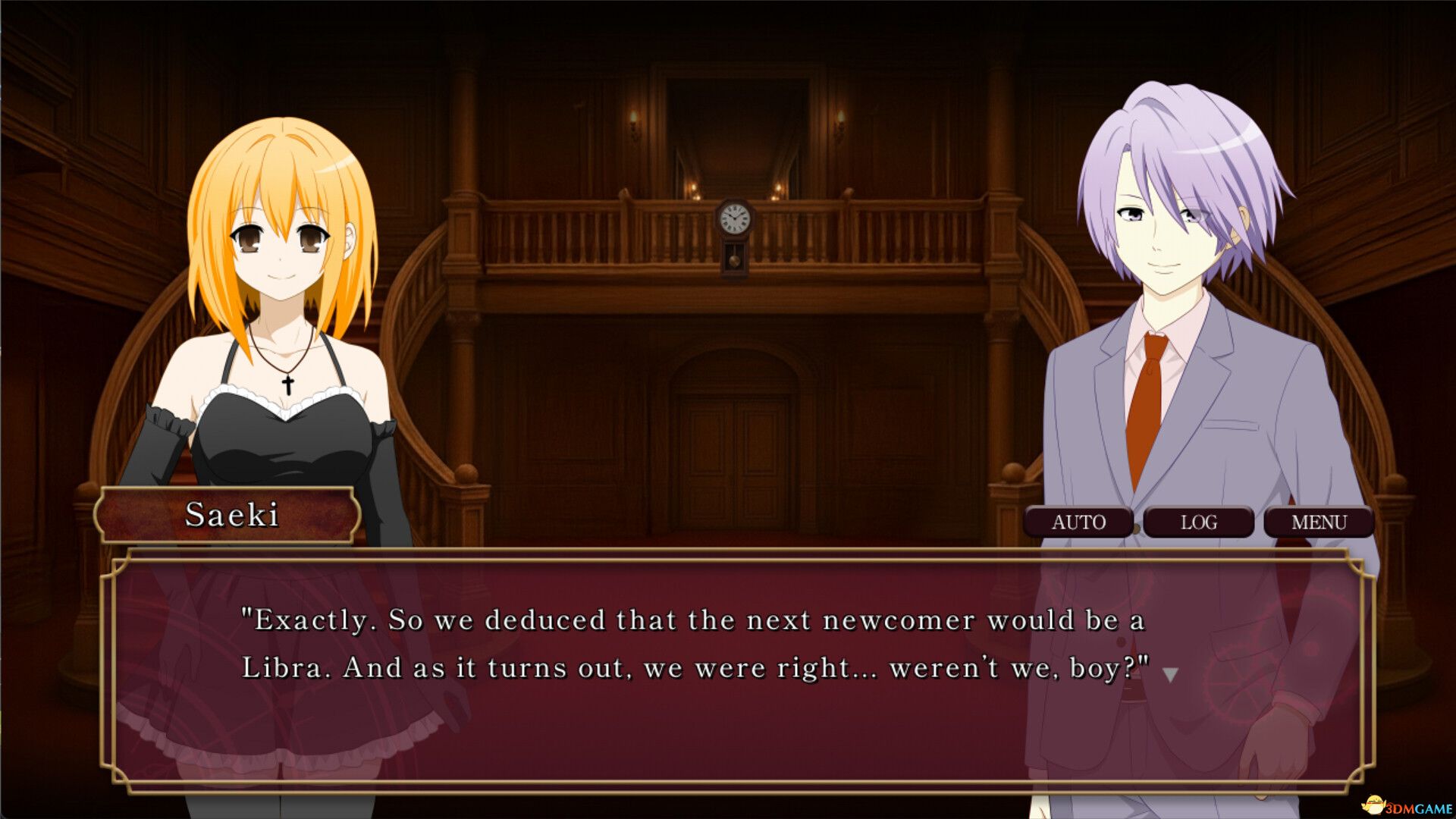
Task: Open the LOG dialogue history
Action: click(1198, 522)
